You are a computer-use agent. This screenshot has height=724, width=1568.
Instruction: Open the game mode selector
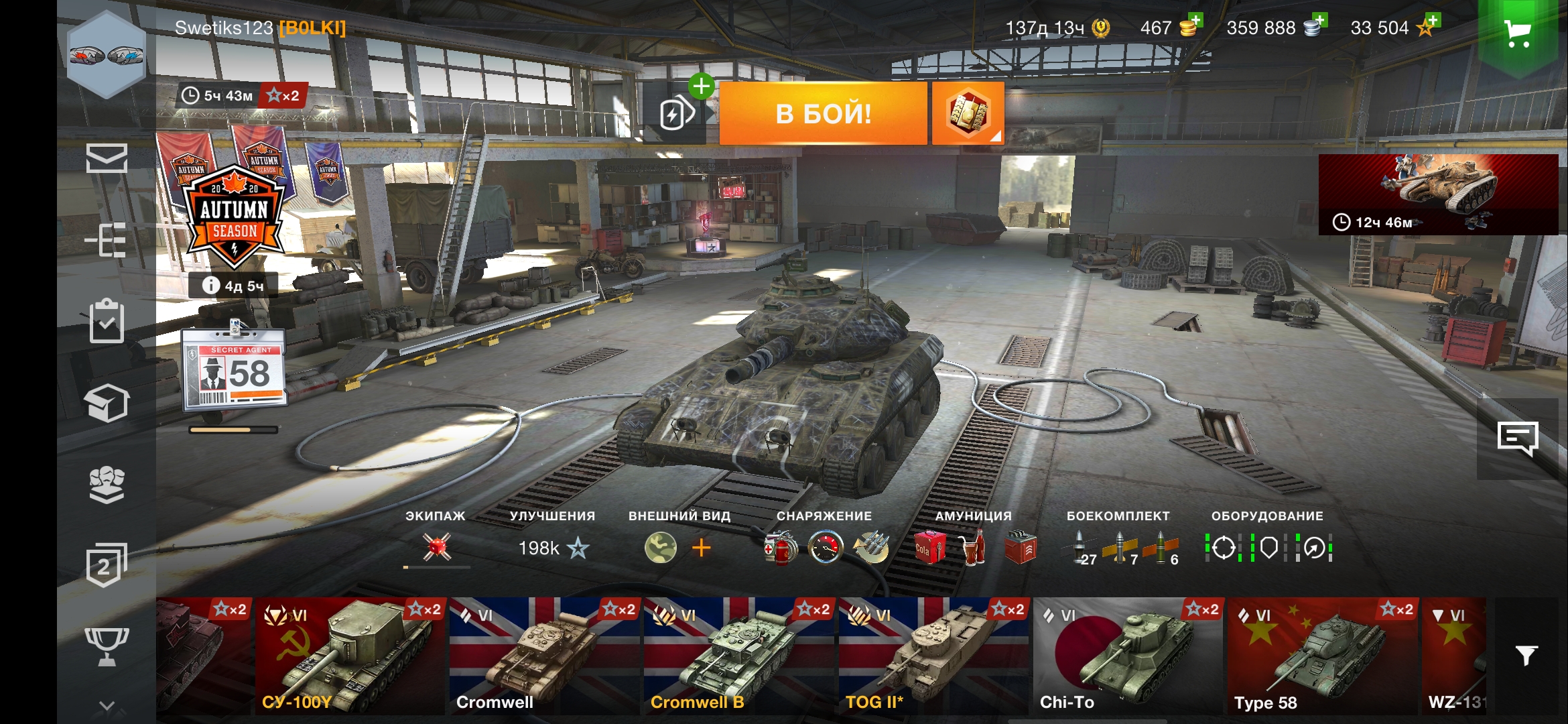968,113
